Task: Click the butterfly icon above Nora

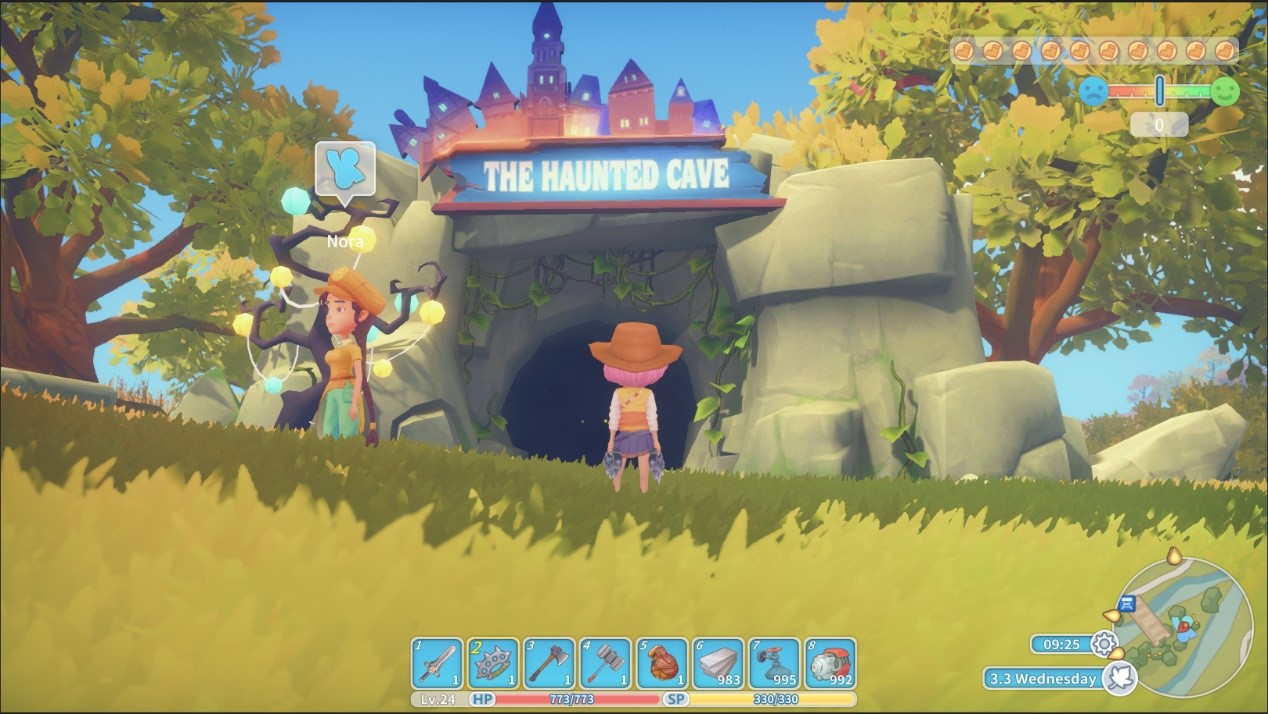Action: 345,169
